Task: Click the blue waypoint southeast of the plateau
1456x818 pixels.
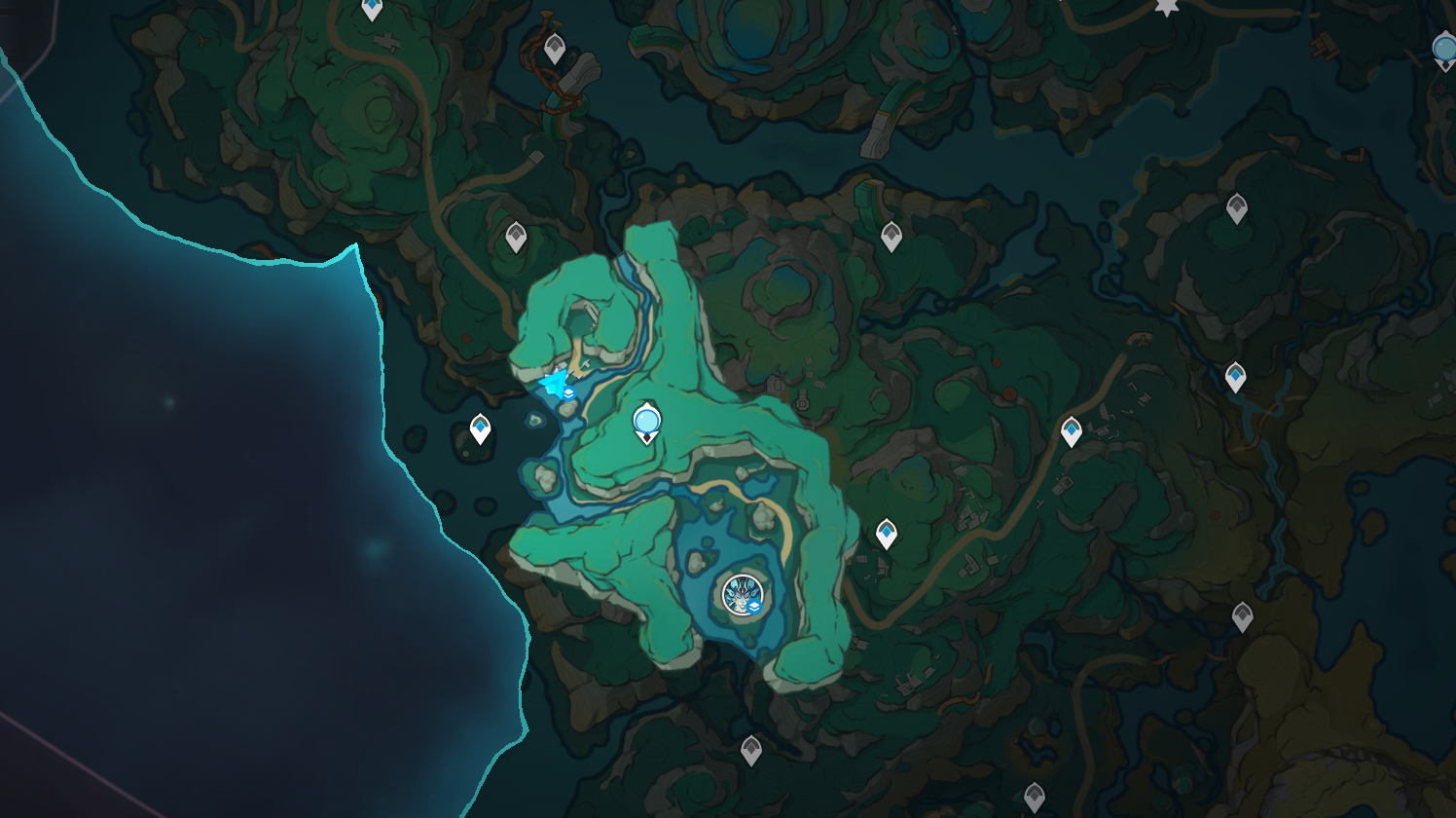Action: pyautogui.click(x=887, y=532)
